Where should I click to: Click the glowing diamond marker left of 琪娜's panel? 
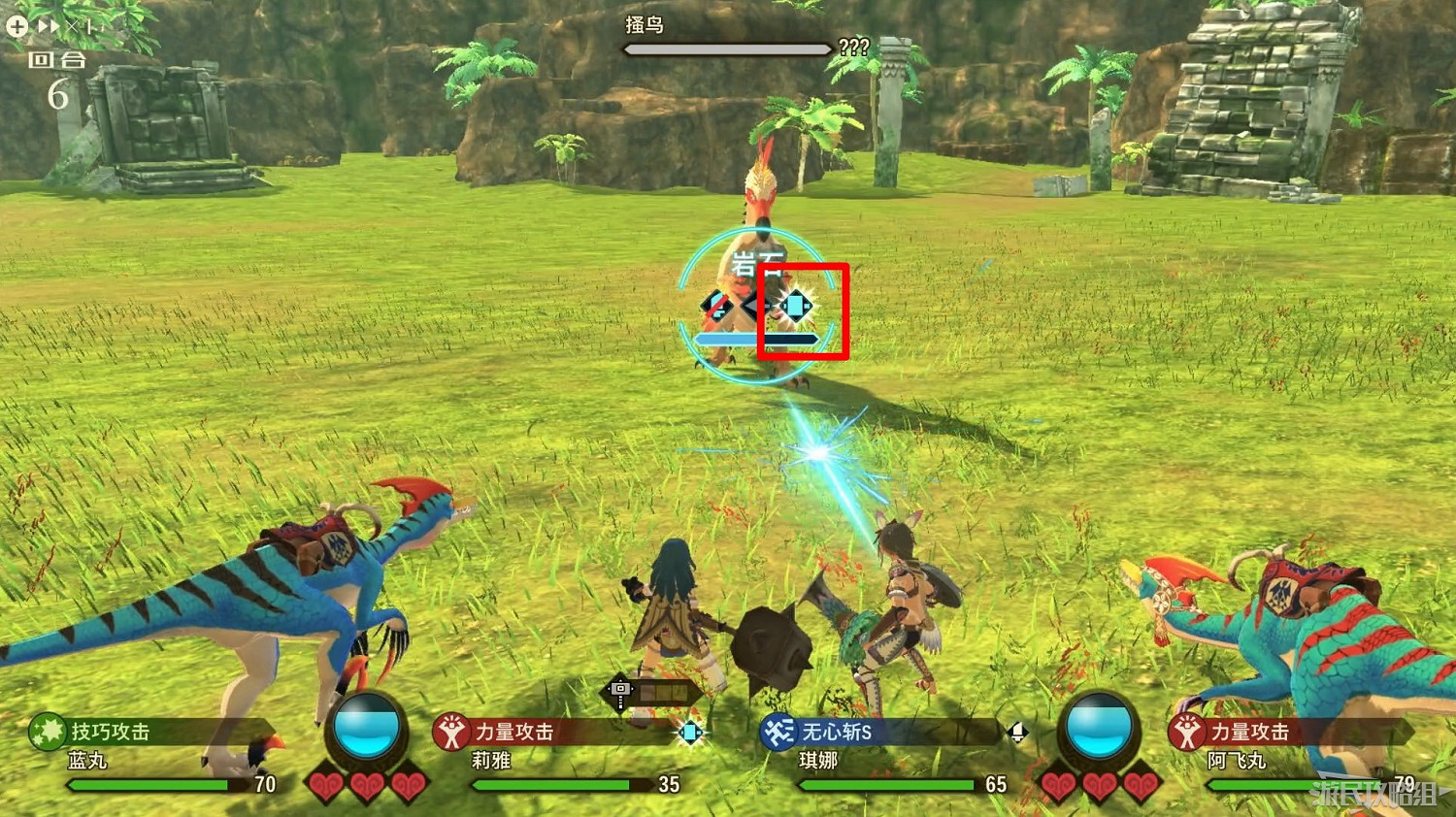[691, 731]
